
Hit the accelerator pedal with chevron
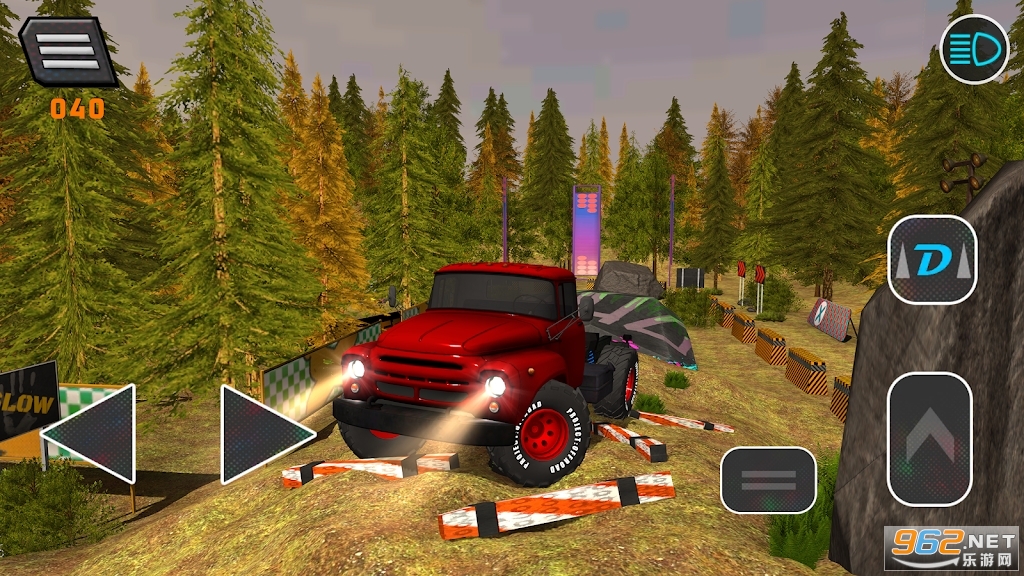pos(929,439)
